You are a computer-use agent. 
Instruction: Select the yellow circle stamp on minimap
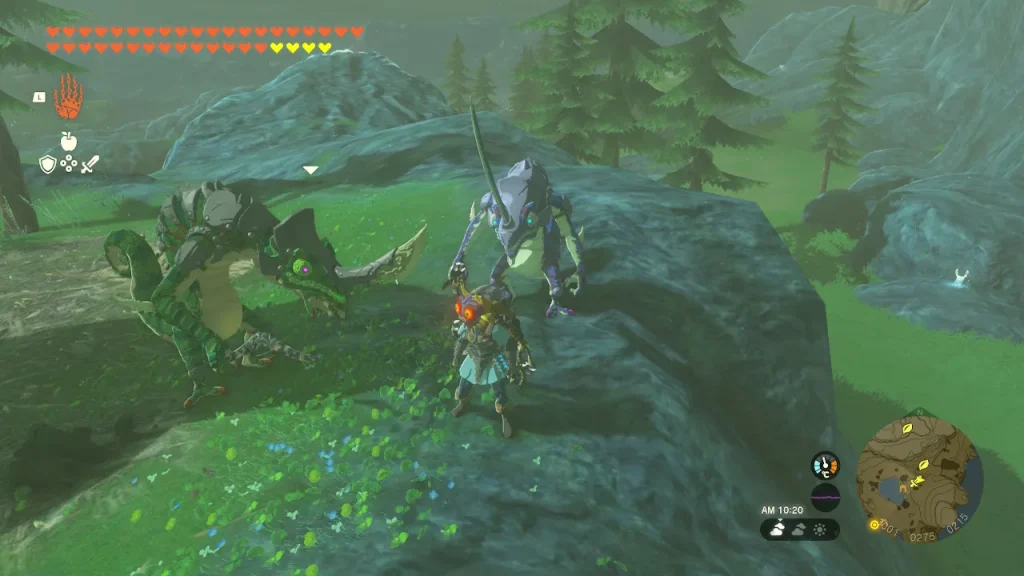[875, 524]
